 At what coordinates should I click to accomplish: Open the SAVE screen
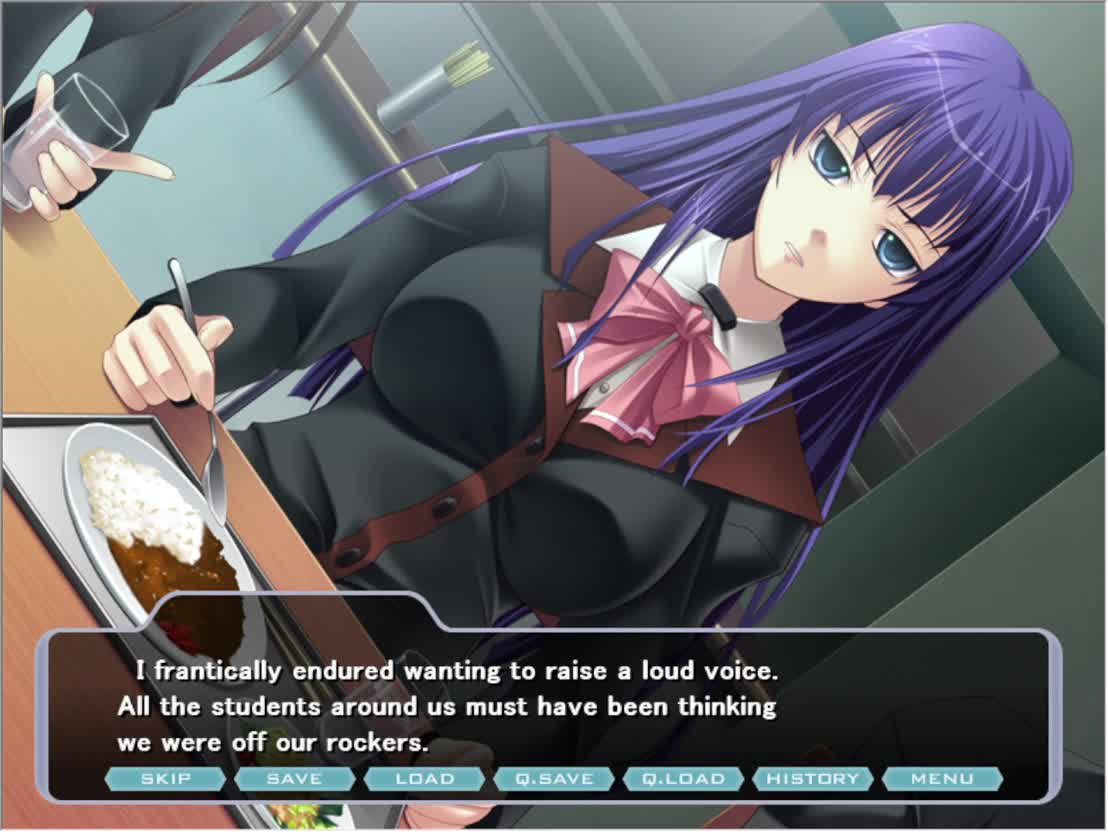pyautogui.click(x=294, y=778)
